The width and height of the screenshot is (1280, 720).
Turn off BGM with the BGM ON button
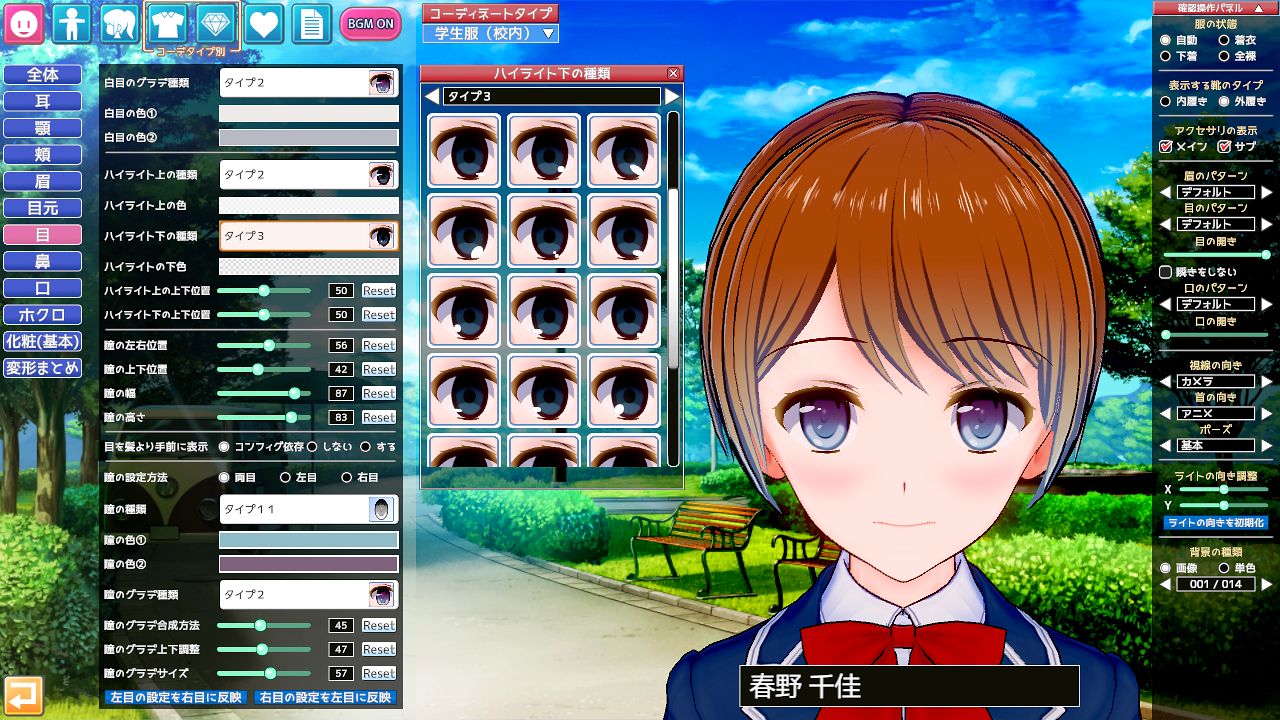tap(370, 22)
